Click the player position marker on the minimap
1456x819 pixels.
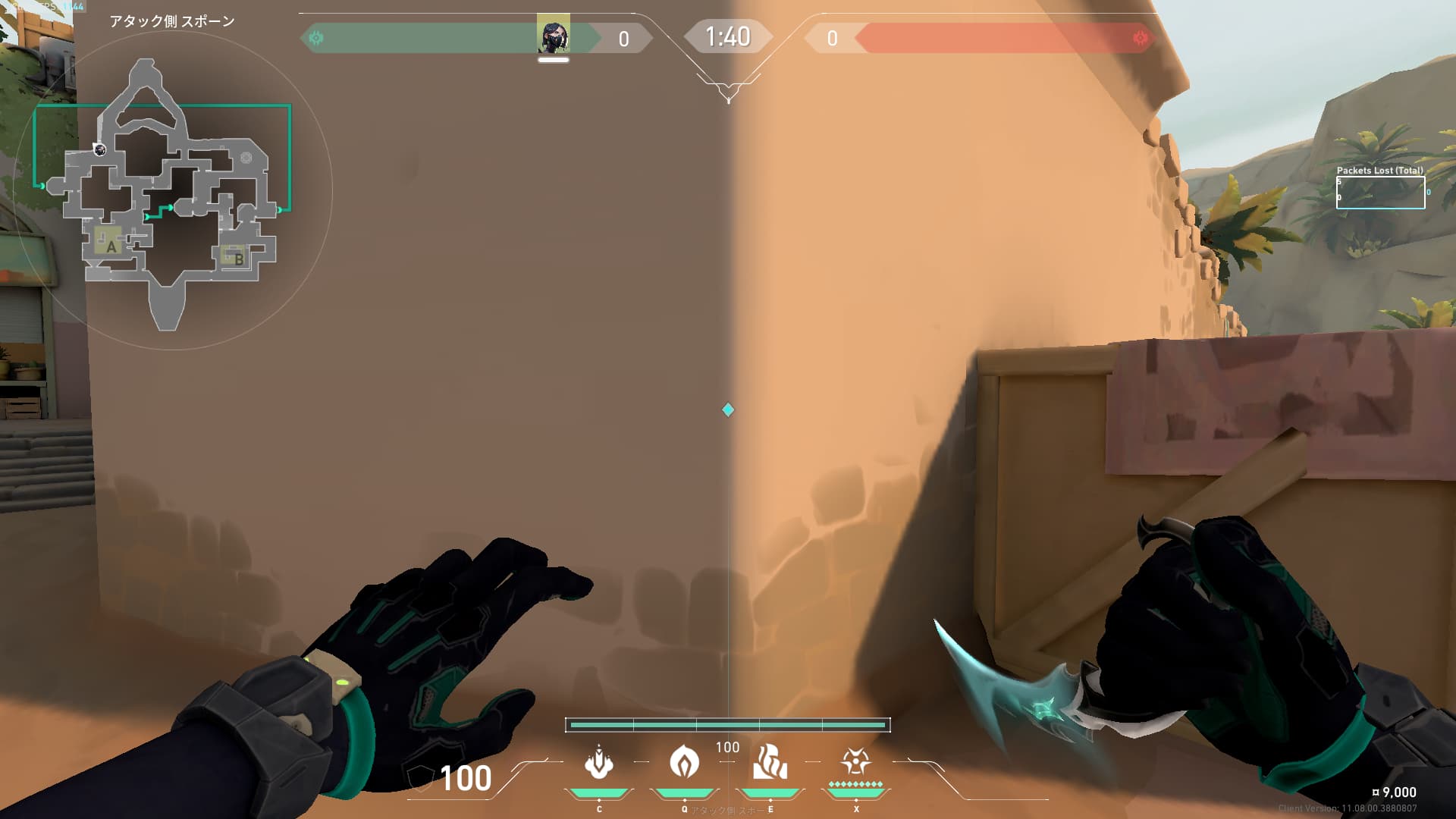coord(99,149)
